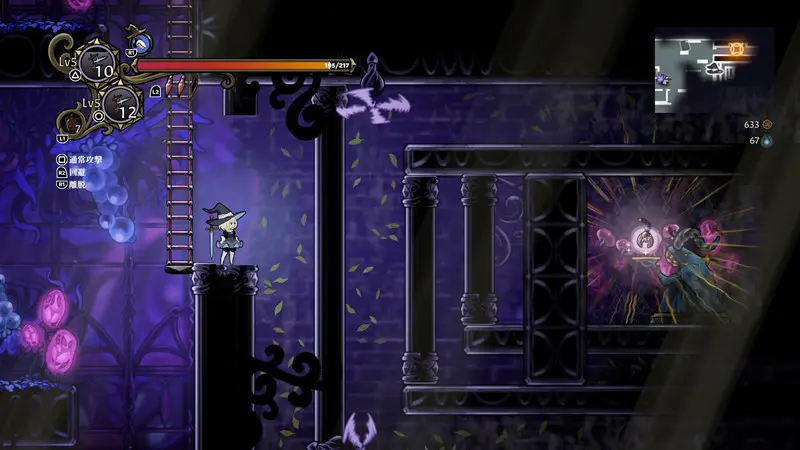Click the purple marker on the minimap

click(661, 77)
